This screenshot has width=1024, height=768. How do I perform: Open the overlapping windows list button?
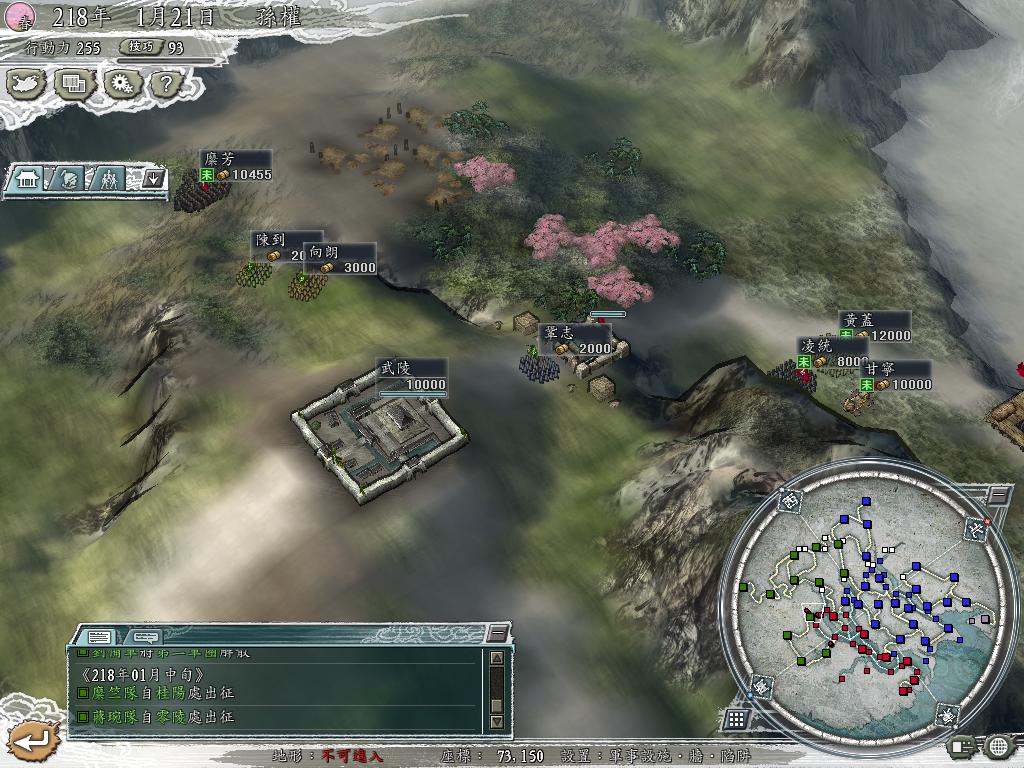[x=74, y=84]
